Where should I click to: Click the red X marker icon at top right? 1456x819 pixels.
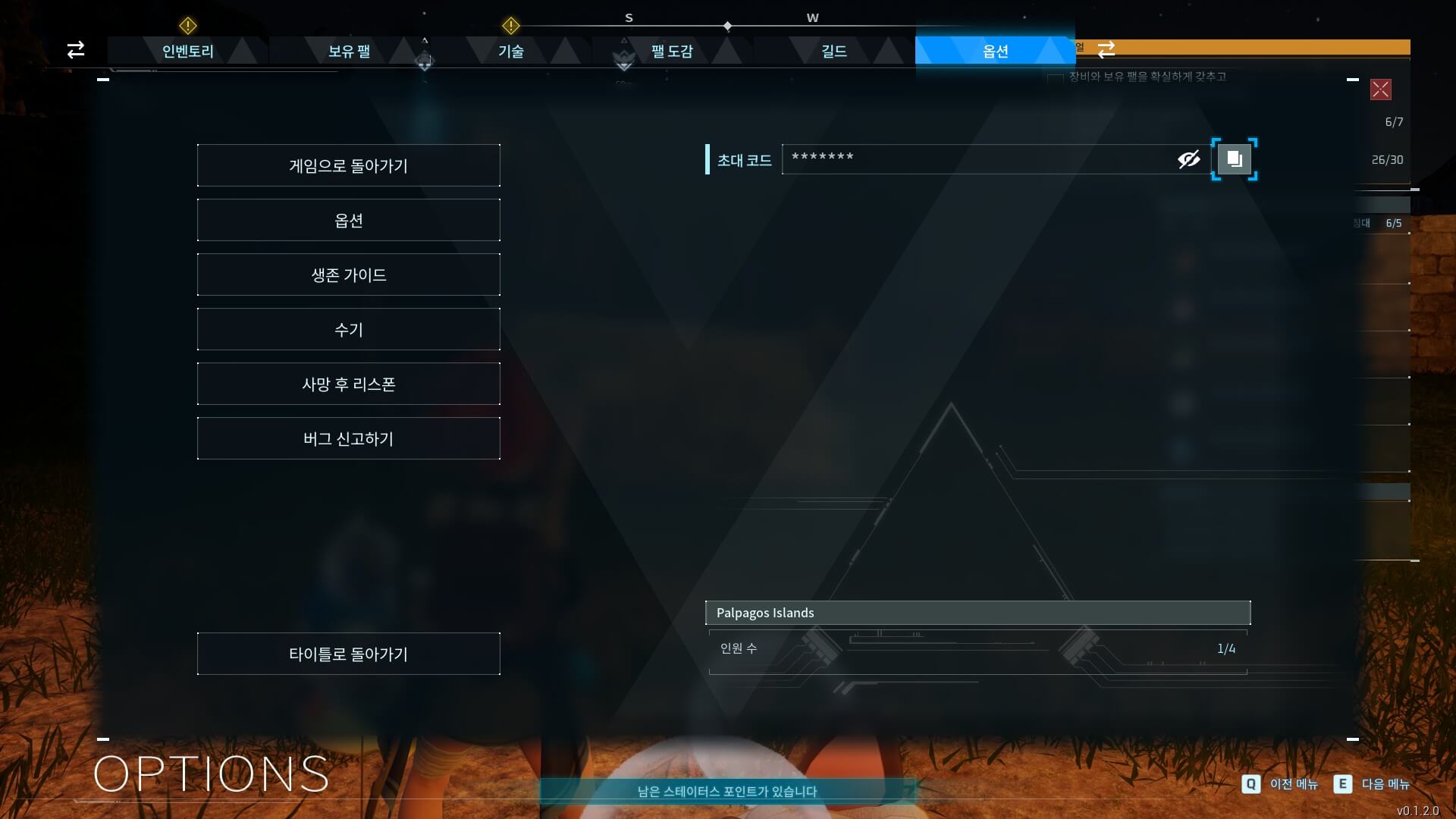[x=1382, y=89]
